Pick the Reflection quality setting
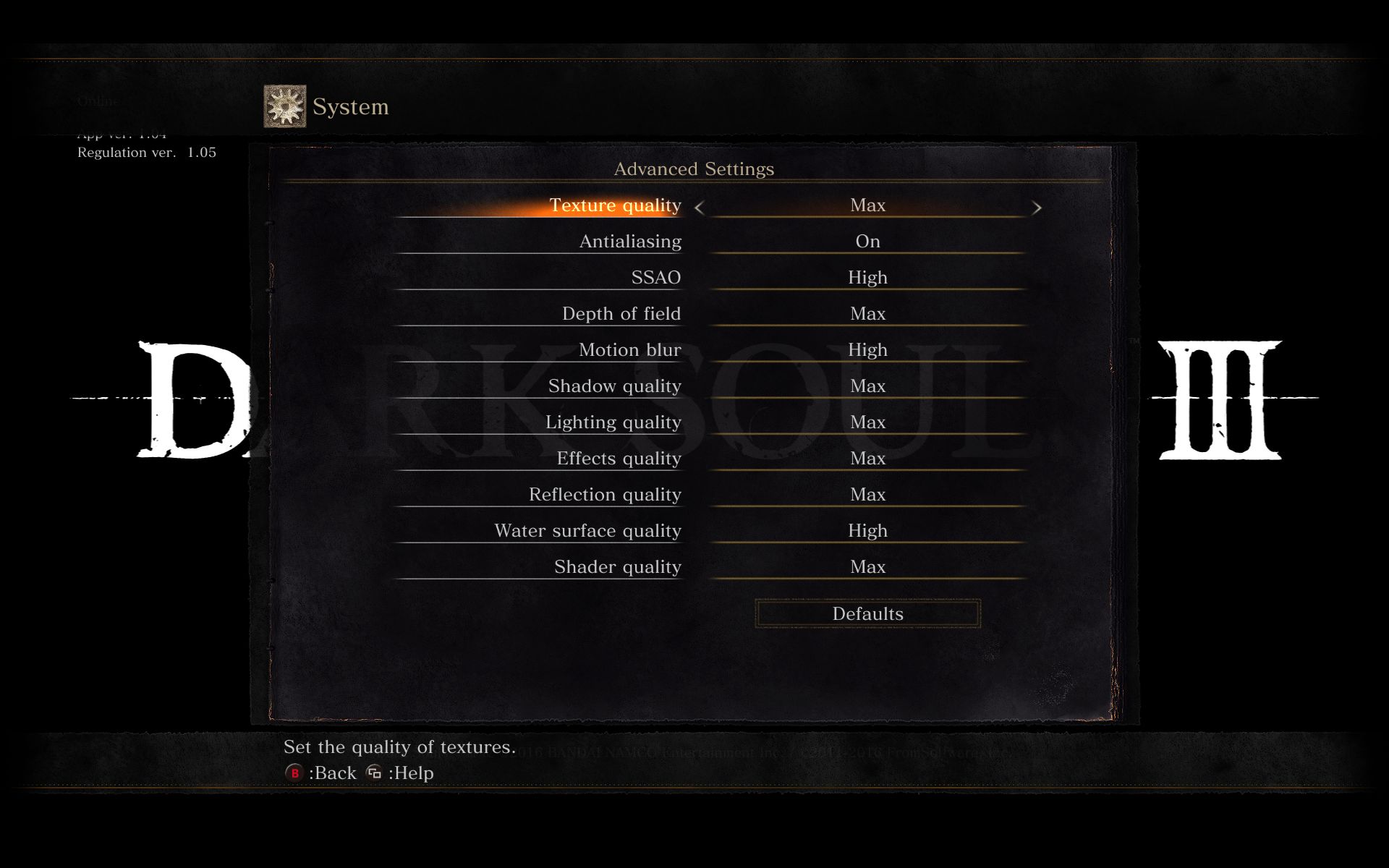This screenshot has height=868, width=1389. [605, 495]
